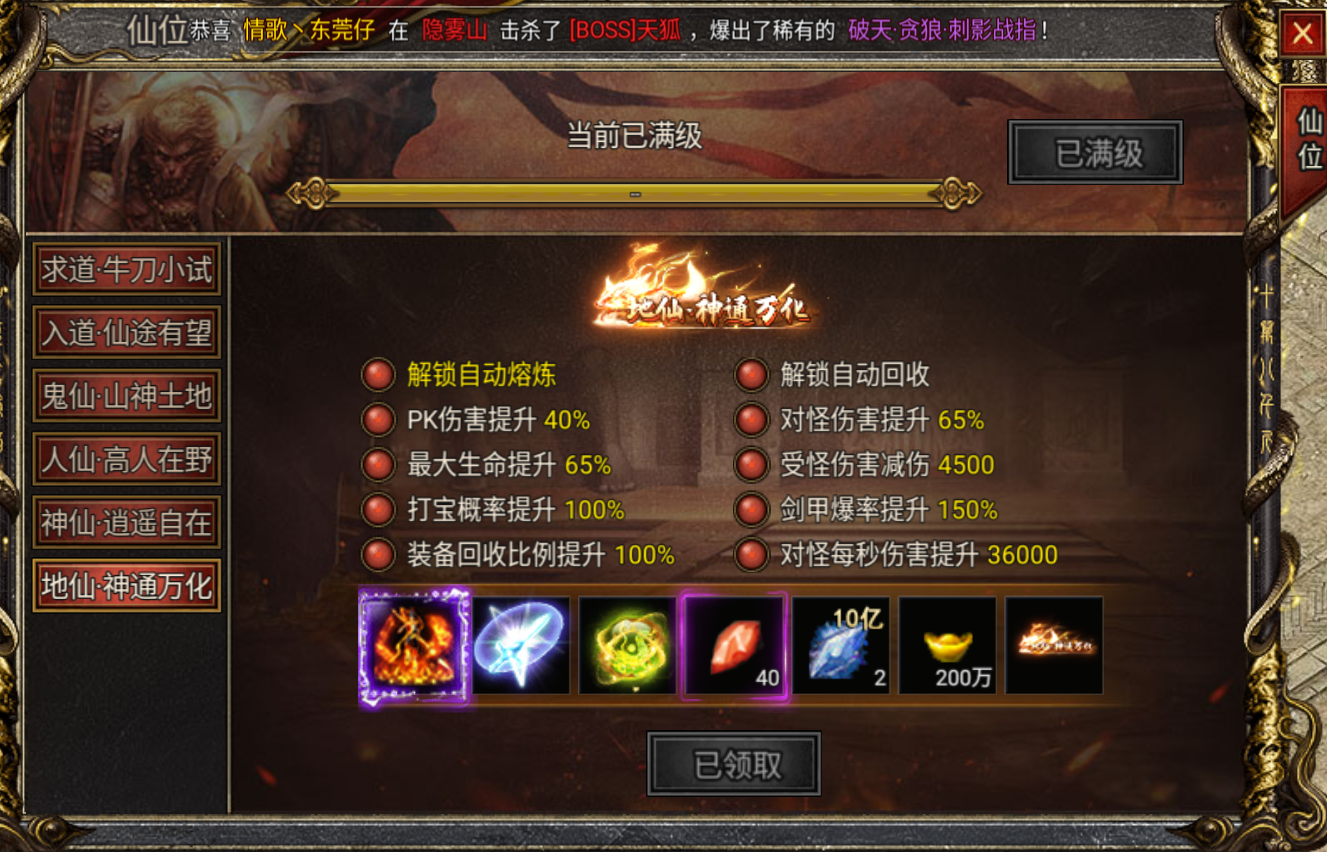Toggle the red orb beside PK伤害提升 40%
Viewport: 1327px width, 852px height.
coord(377,420)
